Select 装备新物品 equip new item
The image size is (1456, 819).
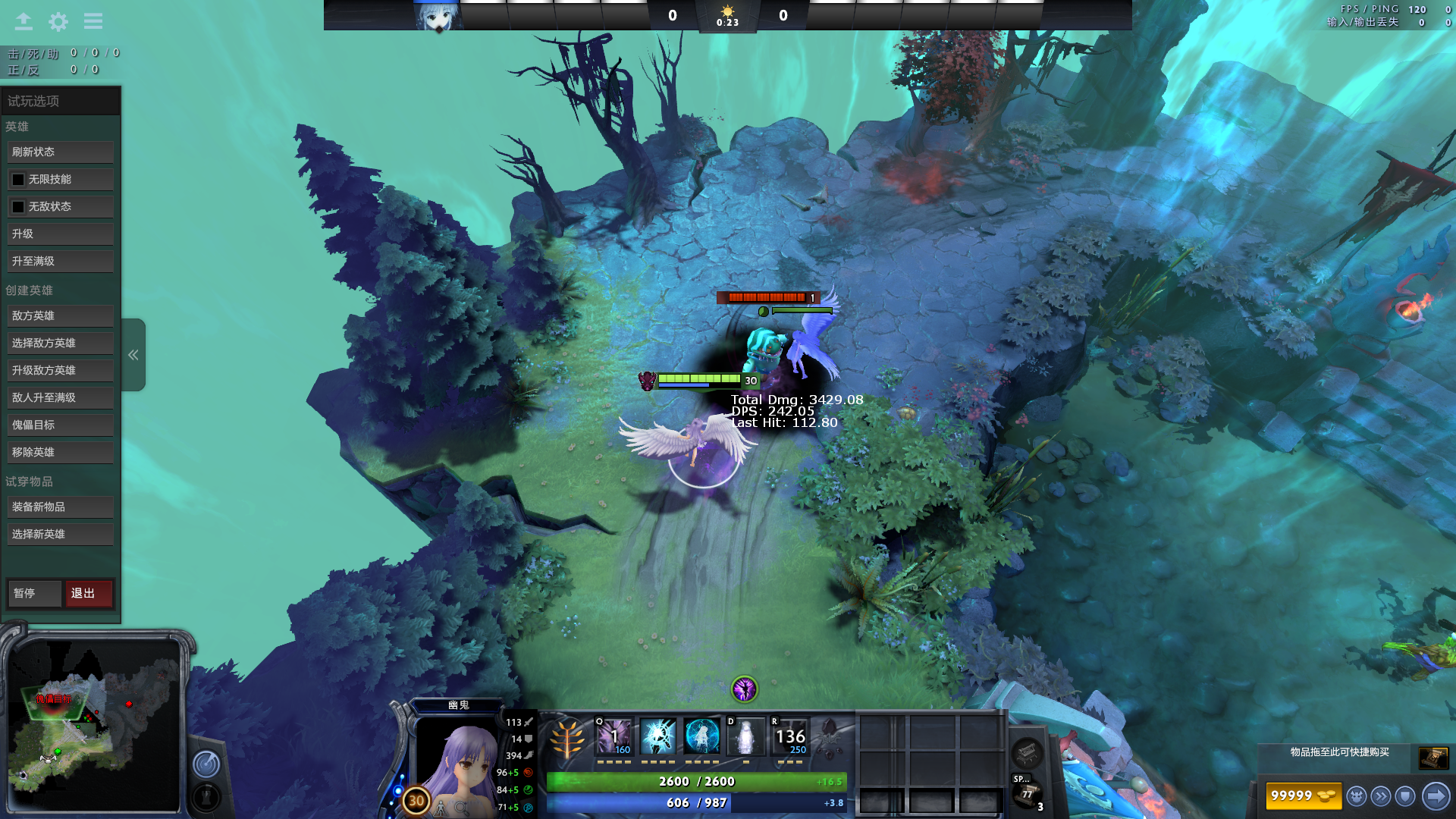coord(60,507)
